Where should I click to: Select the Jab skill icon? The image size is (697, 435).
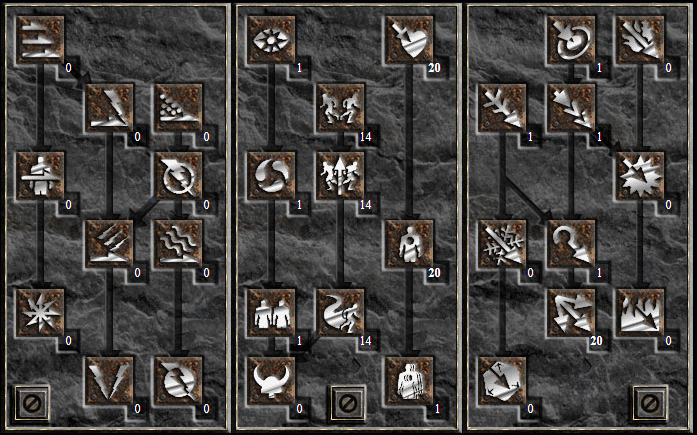40,40
